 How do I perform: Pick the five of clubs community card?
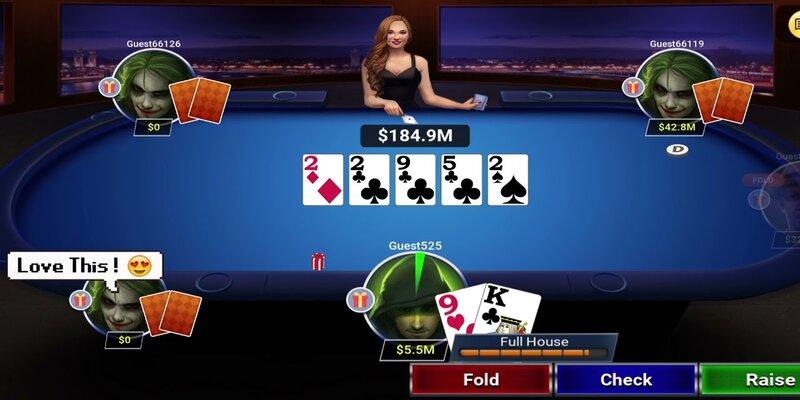[462, 180]
